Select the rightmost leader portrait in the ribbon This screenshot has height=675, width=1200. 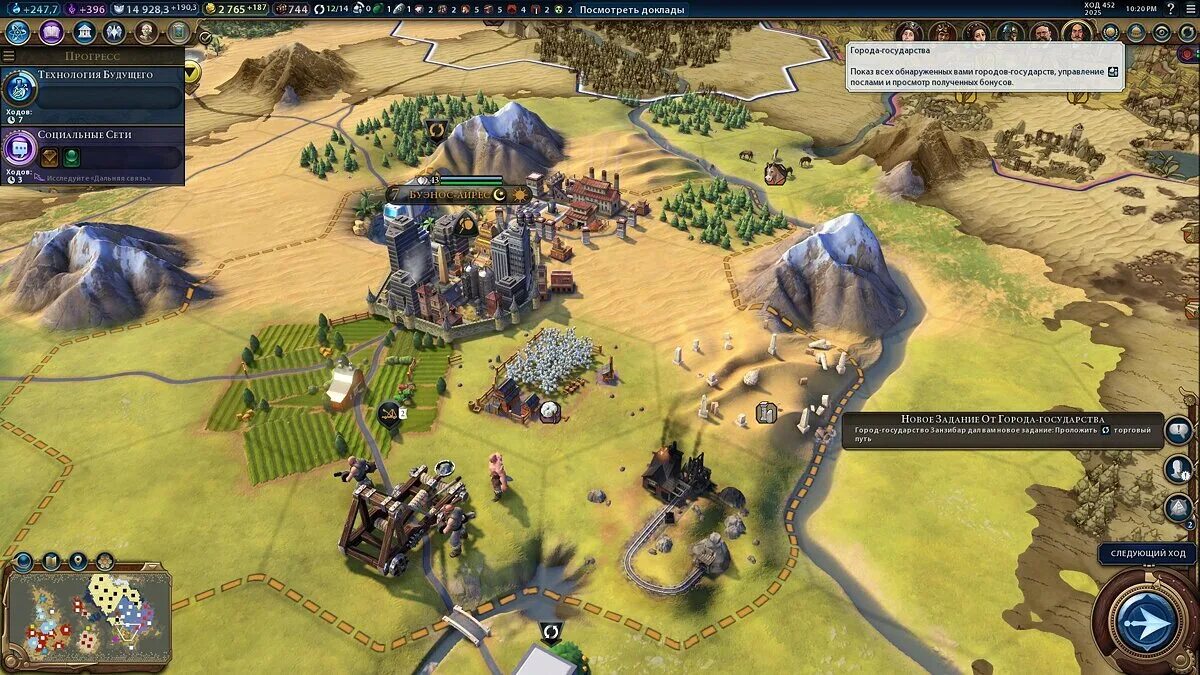(x=1077, y=33)
